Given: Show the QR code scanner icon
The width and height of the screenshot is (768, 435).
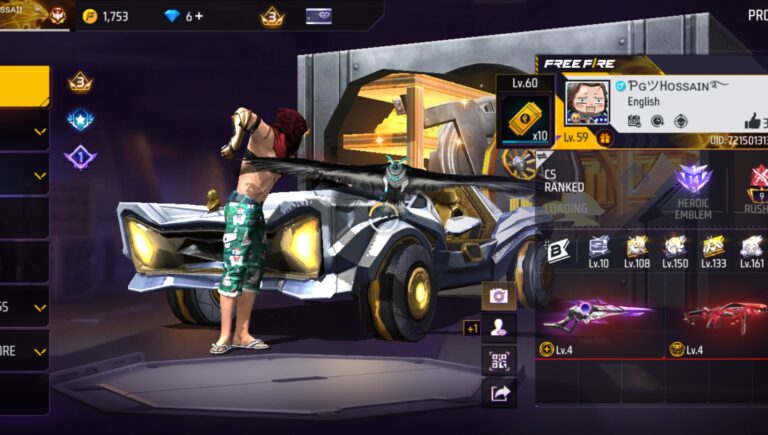Looking at the screenshot, I should [498, 360].
